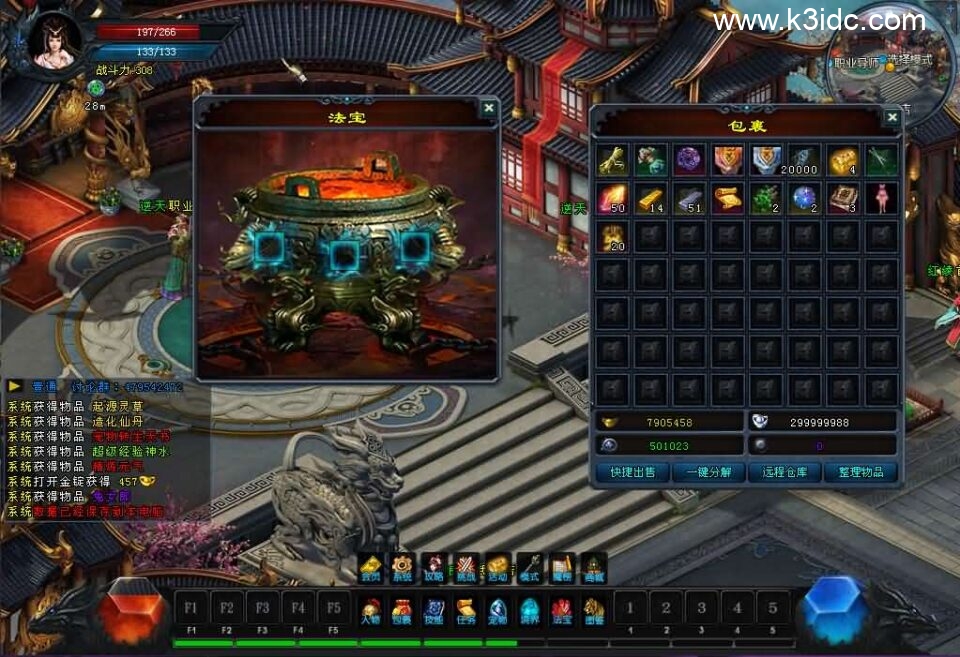Open the 系统 system settings icon

(x=402, y=569)
